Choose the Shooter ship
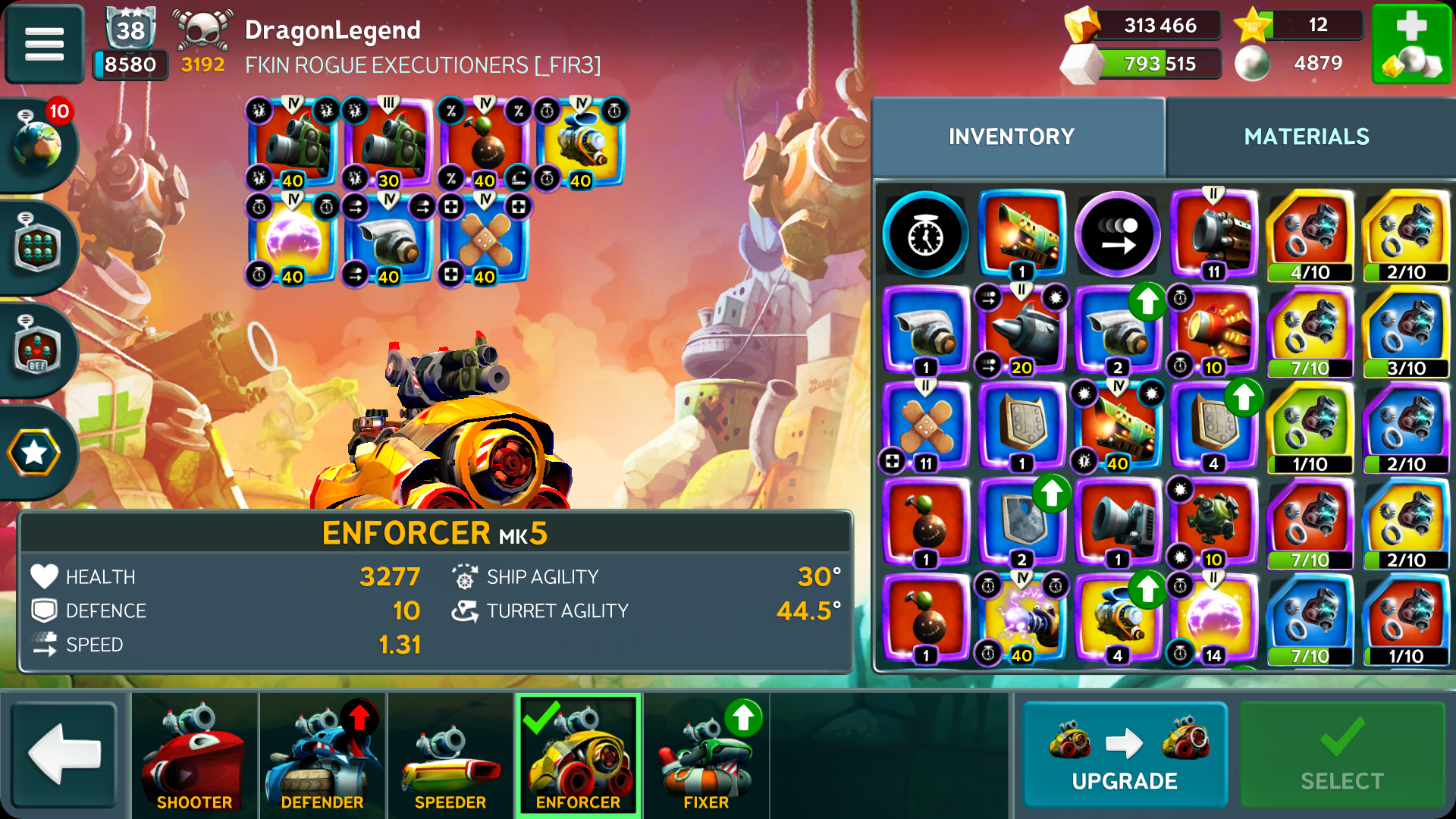1456x819 pixels. tap(194, 756)
